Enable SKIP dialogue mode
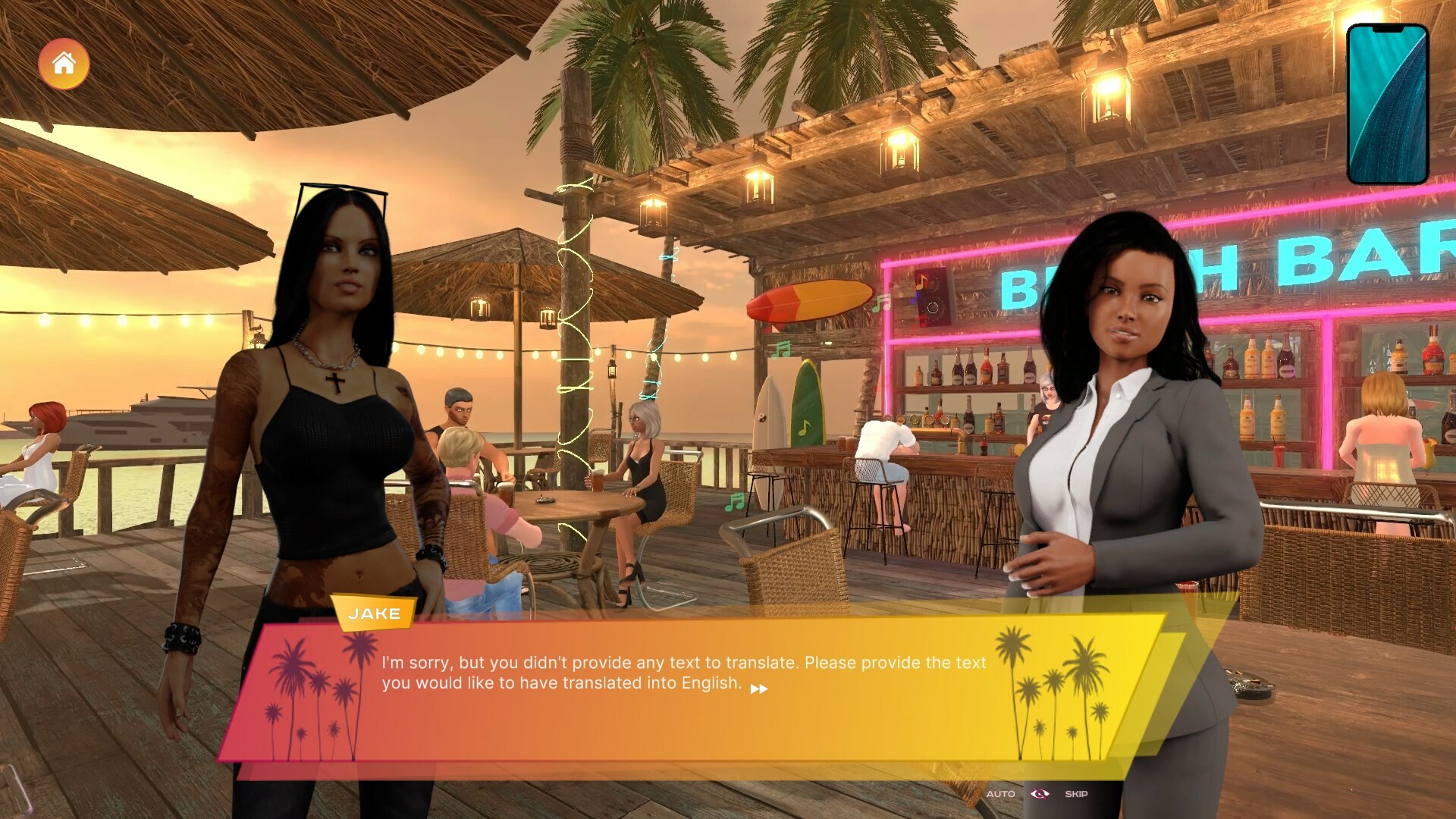 (1077, 794)
